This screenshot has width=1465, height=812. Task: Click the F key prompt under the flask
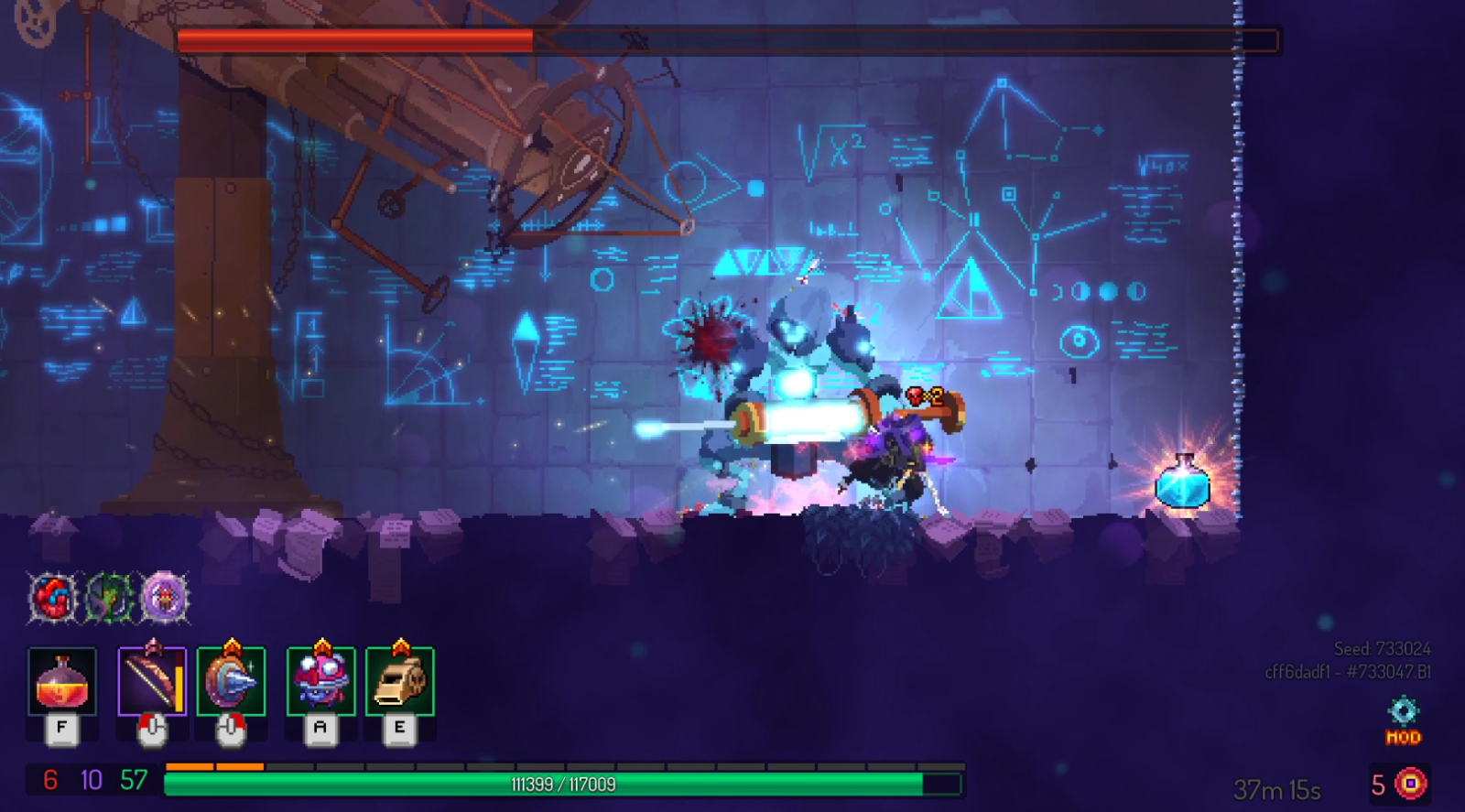coord(60,729)
